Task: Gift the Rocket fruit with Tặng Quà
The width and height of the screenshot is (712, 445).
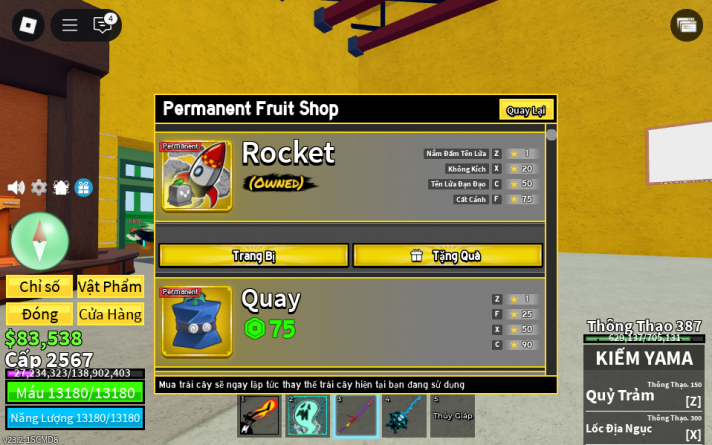Action: [447, 256]
